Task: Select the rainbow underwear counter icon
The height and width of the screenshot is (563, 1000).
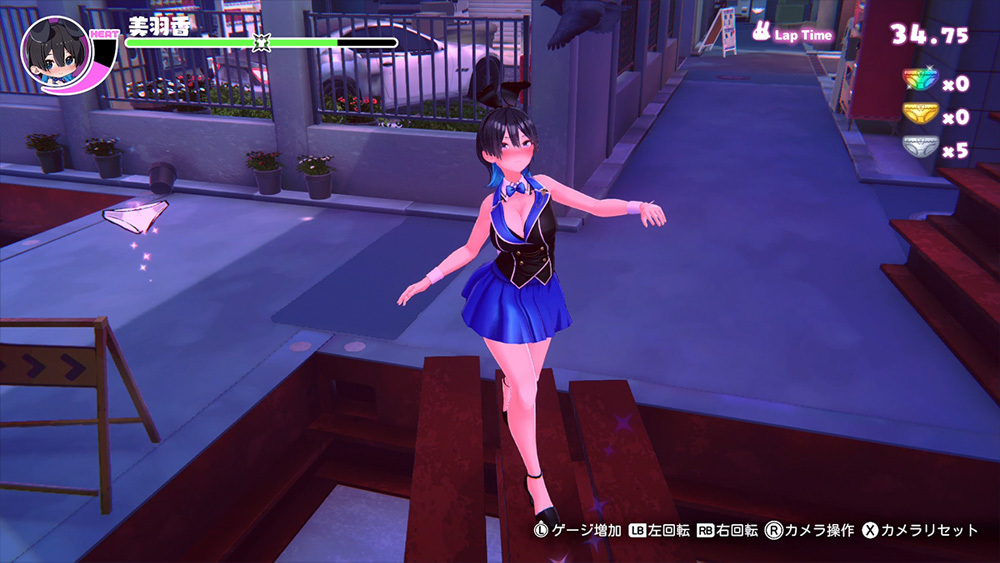Action: pos(920,81)
